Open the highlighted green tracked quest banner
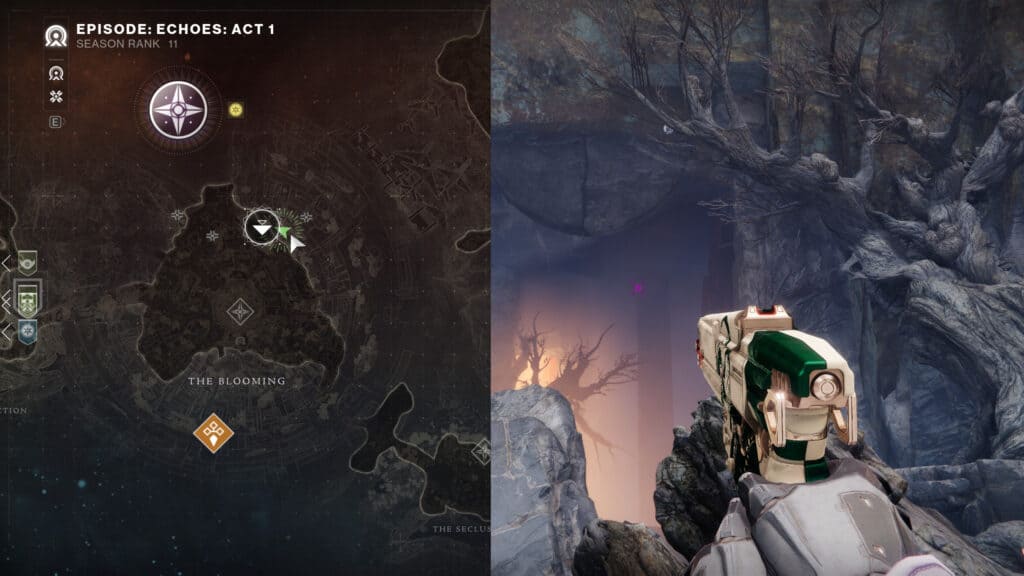Viewport: 1024px width, 576px height. coord(28,297)
